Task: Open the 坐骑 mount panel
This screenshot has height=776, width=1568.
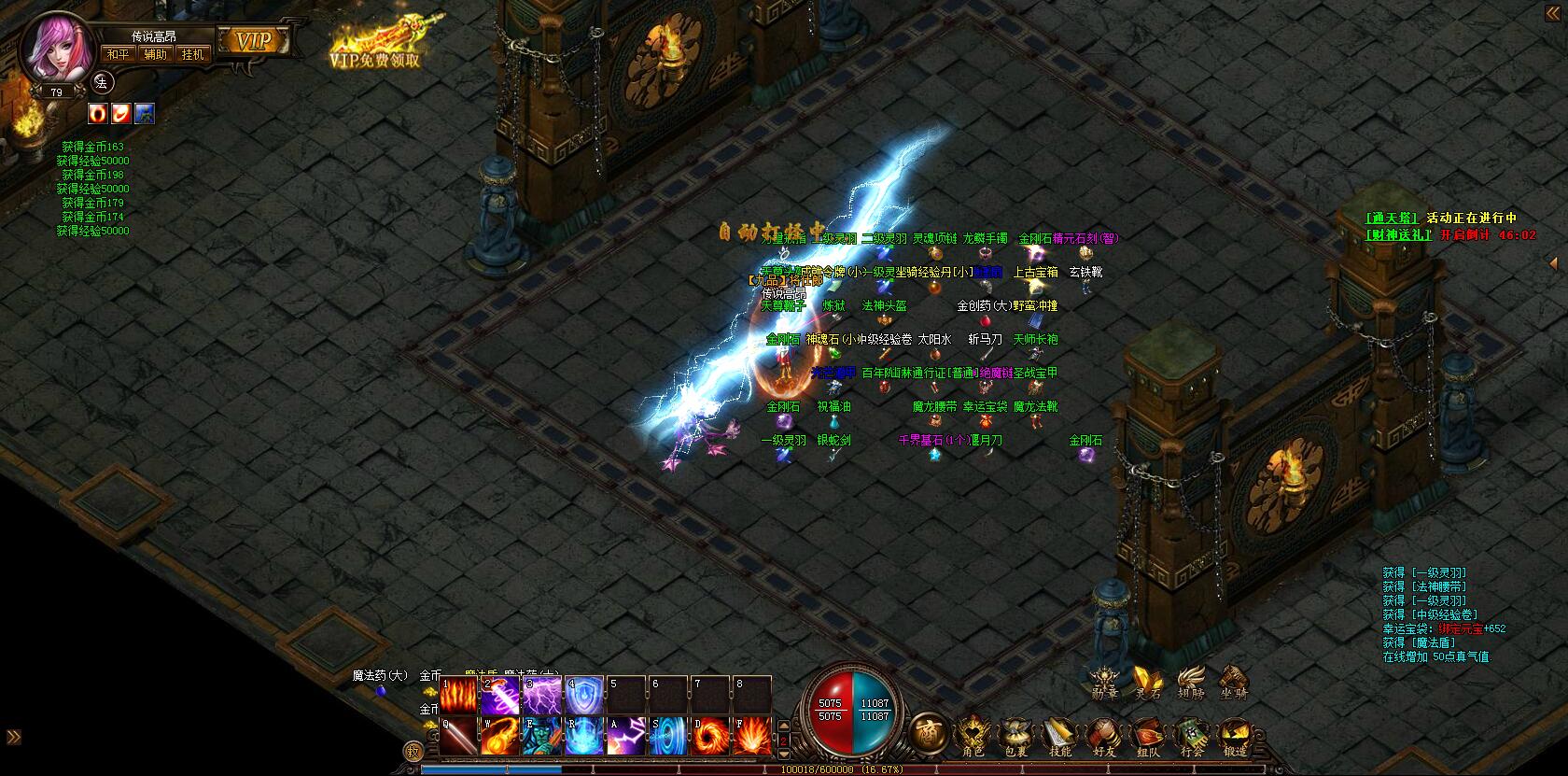Action: click(1234, 682)
